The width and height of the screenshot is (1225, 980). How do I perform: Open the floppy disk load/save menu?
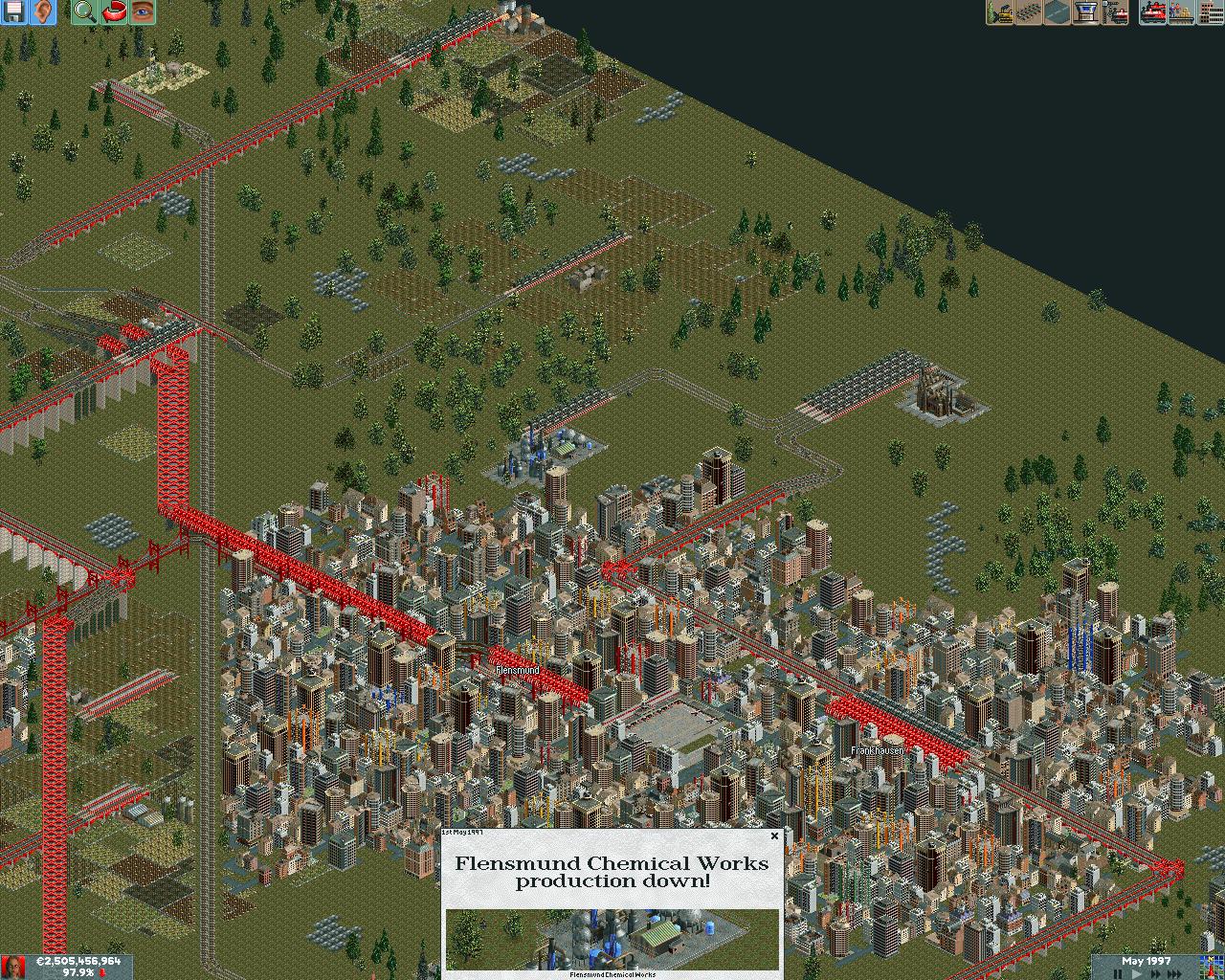click(13, 12)
